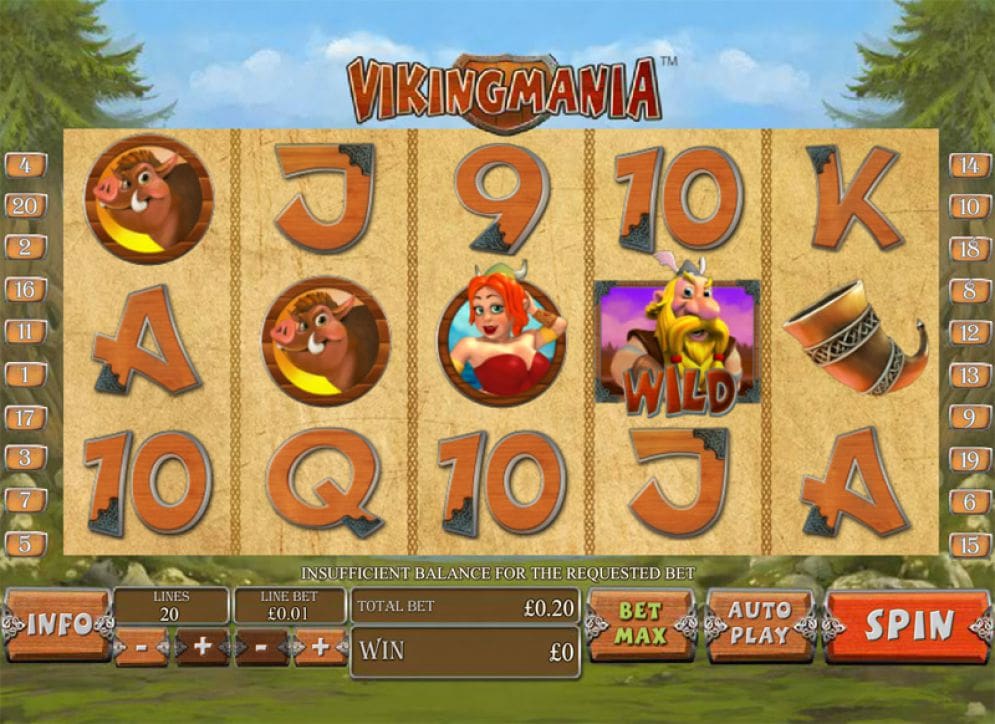Select Bet Max
This screenshot has height=724, width=995.
640,624
